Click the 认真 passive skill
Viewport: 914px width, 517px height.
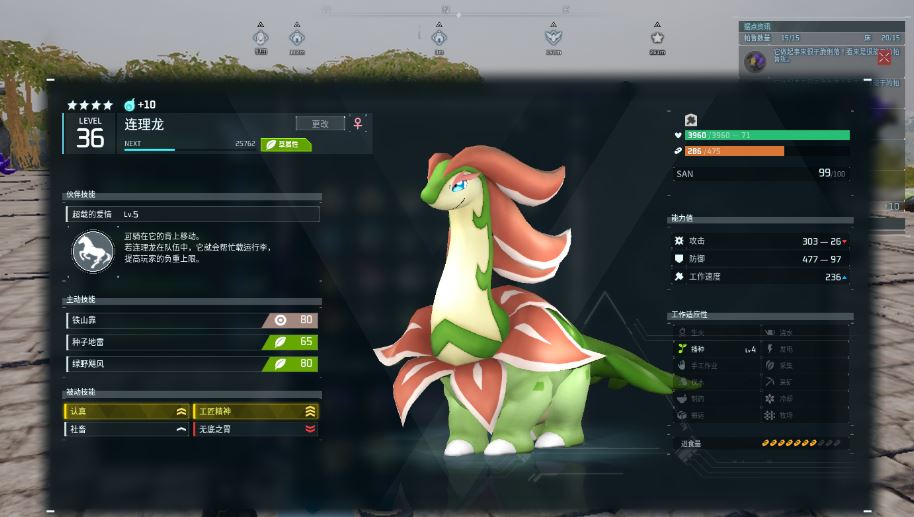point(127,411)
